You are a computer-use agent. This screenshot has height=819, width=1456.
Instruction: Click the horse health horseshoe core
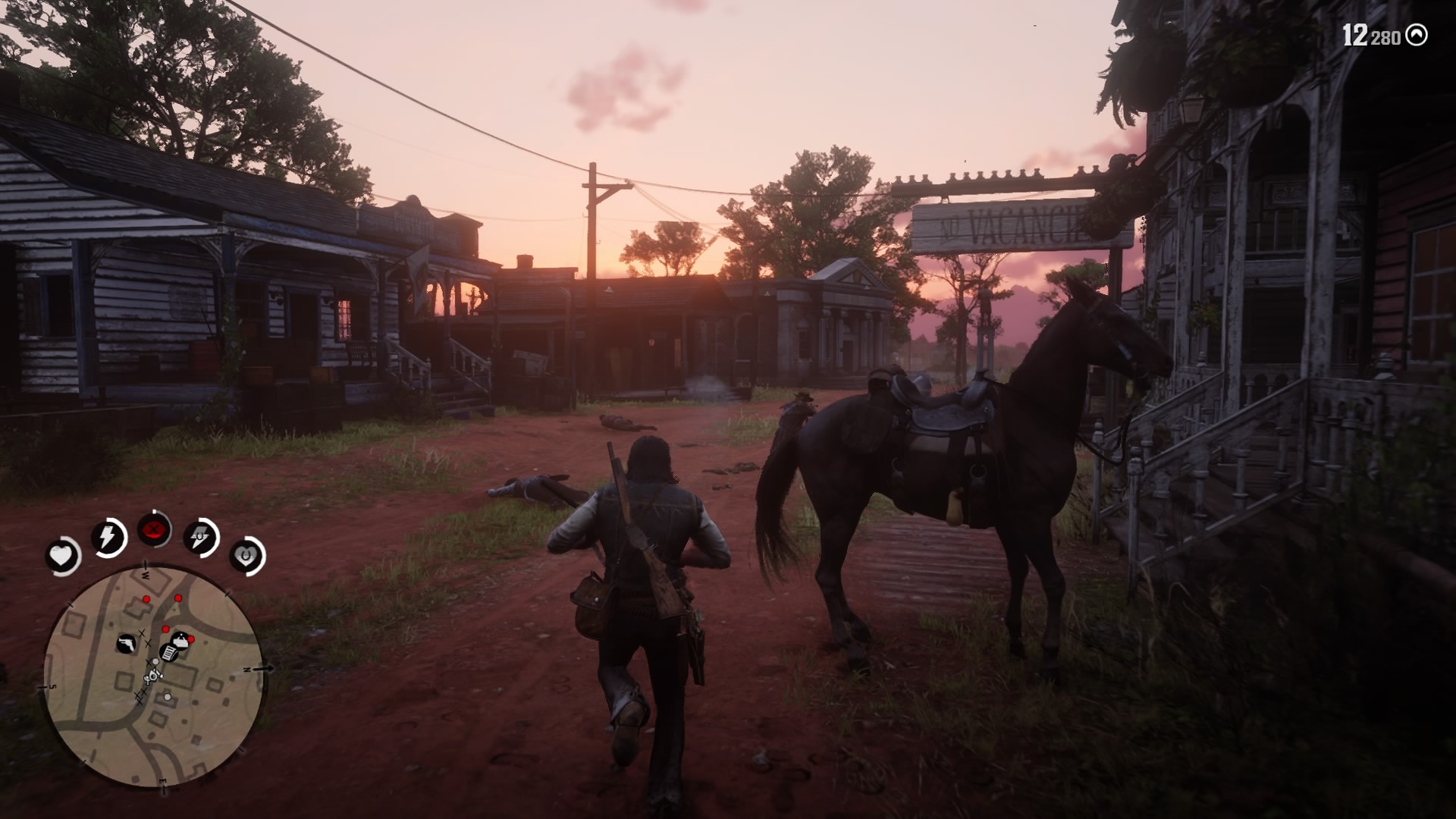click(x=245, y=554)
